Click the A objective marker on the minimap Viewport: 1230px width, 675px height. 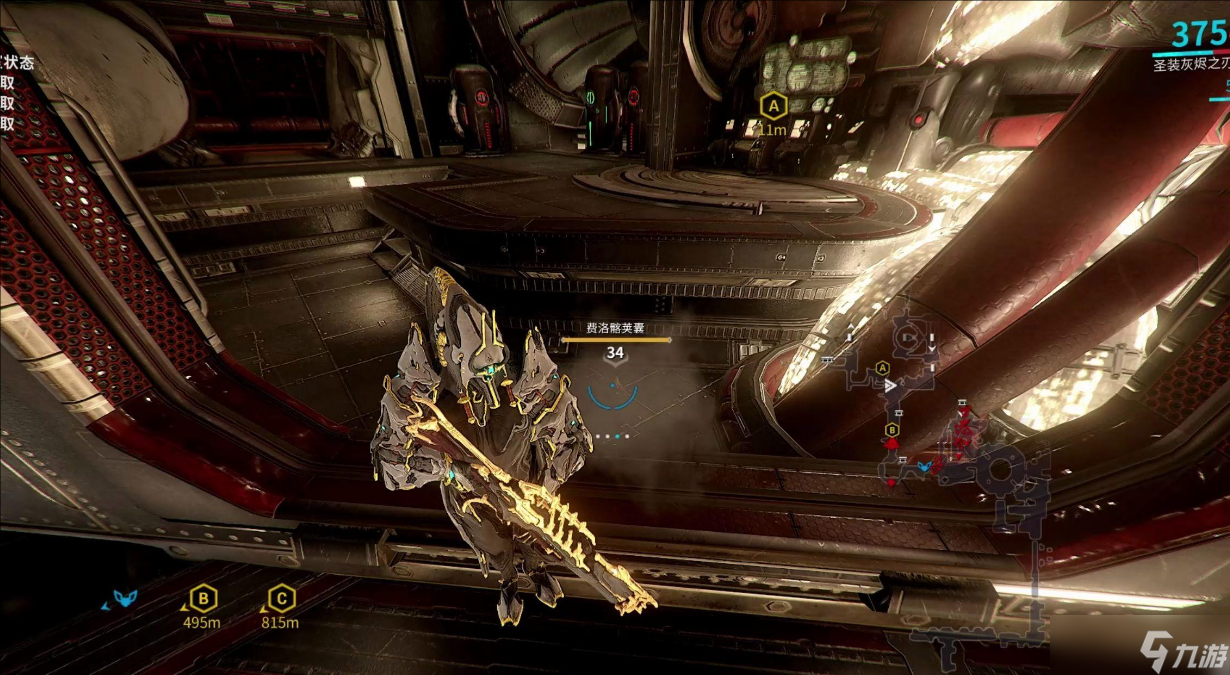883,367
